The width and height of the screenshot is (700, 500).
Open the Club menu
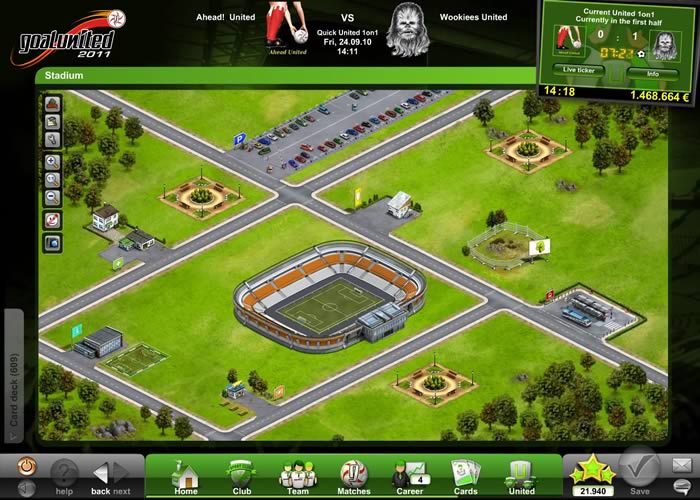point(241,476)
